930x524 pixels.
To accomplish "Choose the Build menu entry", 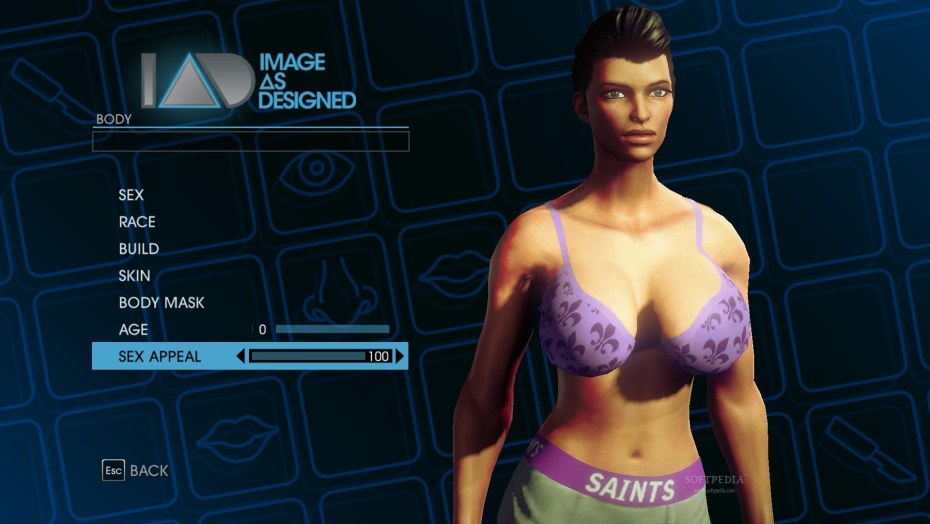I will [139, 249].
